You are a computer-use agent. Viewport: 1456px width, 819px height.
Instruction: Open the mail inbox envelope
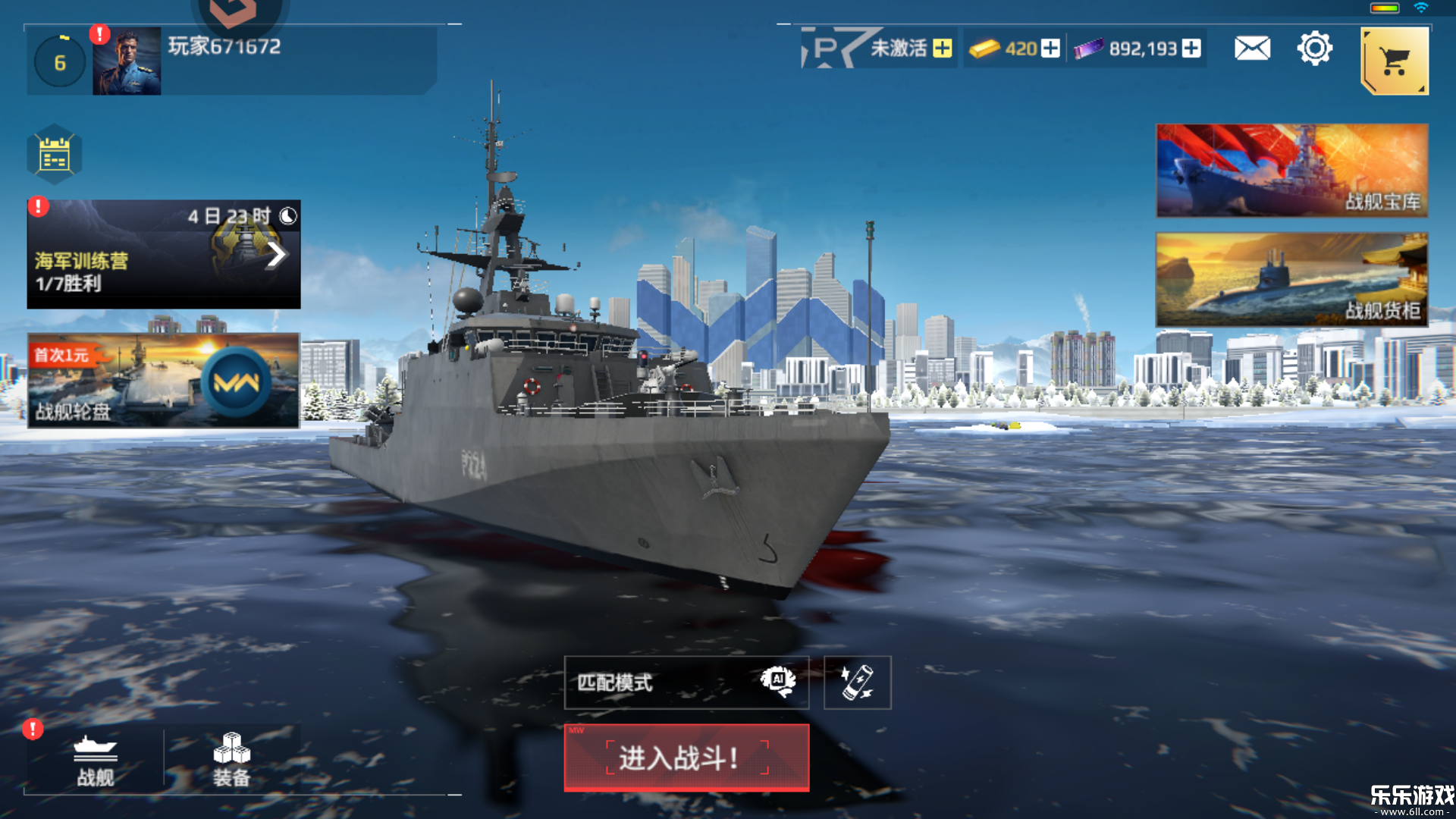click(x=1252, y=49)
